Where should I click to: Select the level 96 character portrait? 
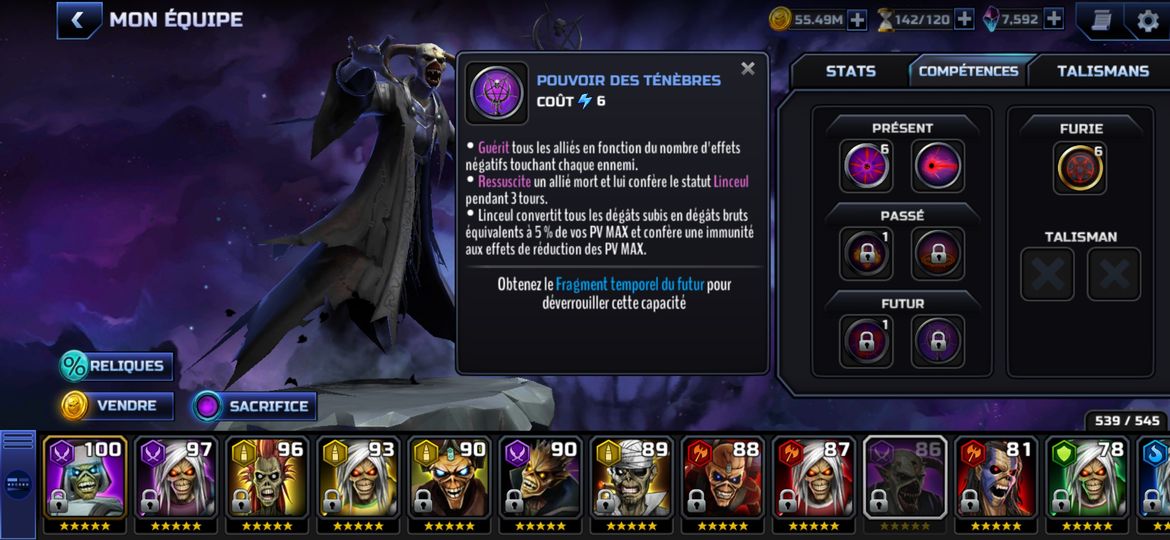[x=267, y=478]
